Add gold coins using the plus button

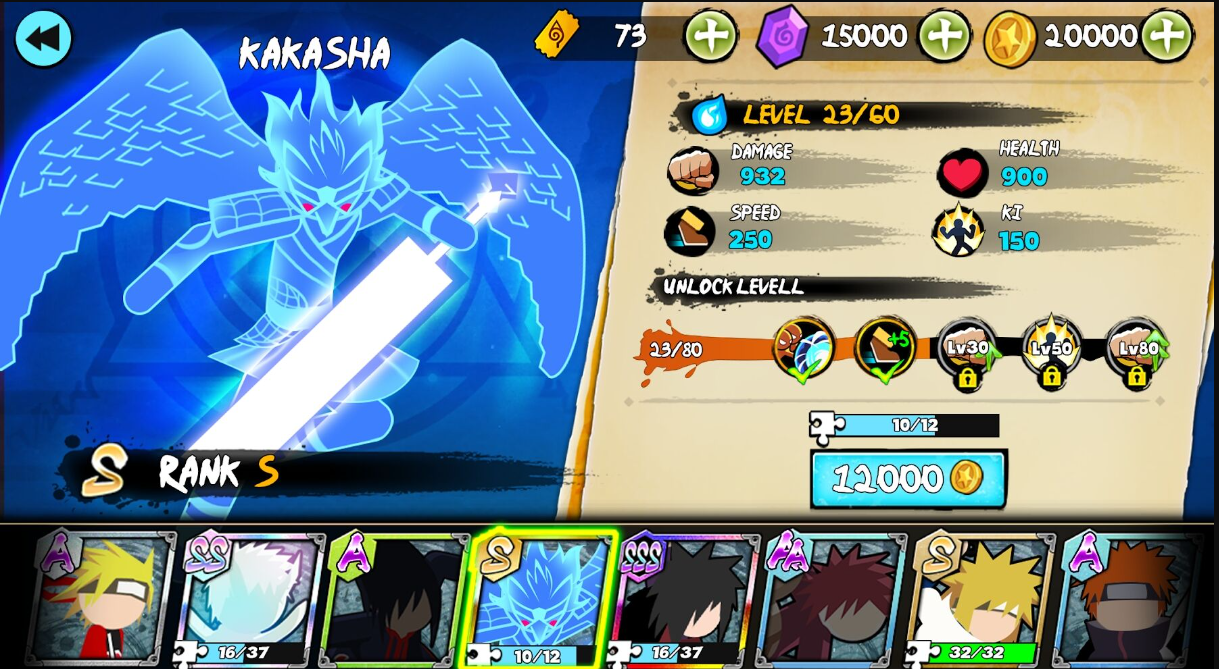point(1166,36)
